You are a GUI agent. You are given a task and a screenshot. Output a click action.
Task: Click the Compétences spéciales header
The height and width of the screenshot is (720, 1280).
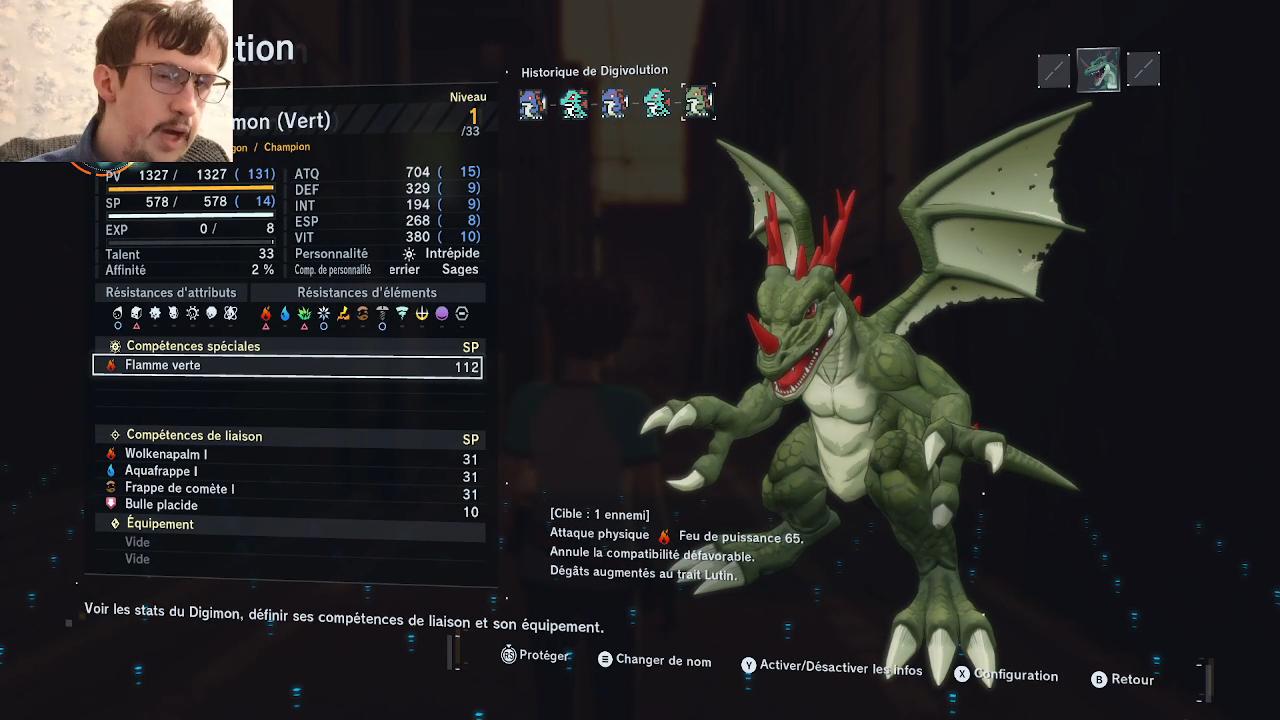tap(193, 346)
